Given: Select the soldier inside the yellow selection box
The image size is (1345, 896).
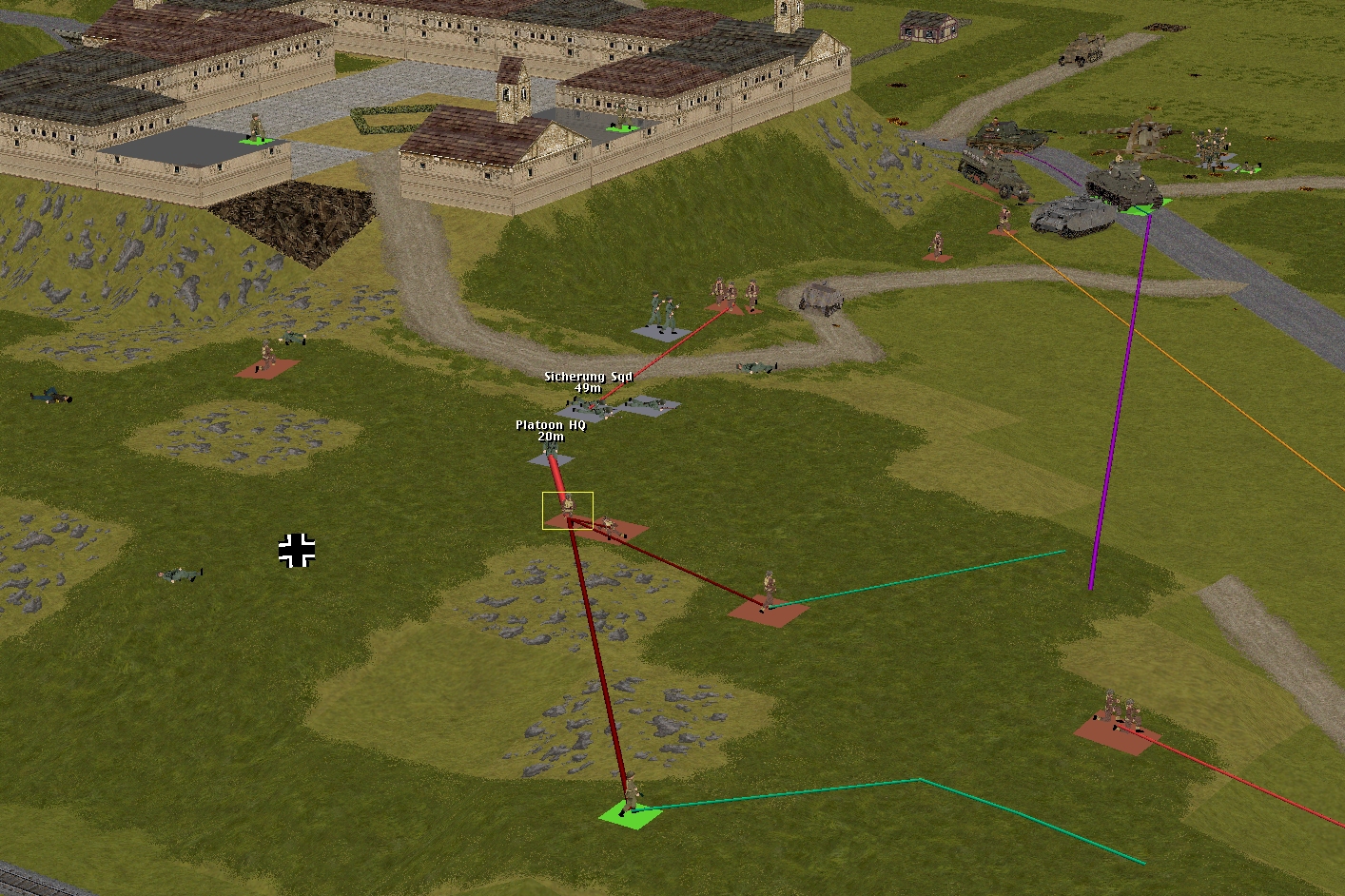Looking at the screenshot, I should [568, 508].
